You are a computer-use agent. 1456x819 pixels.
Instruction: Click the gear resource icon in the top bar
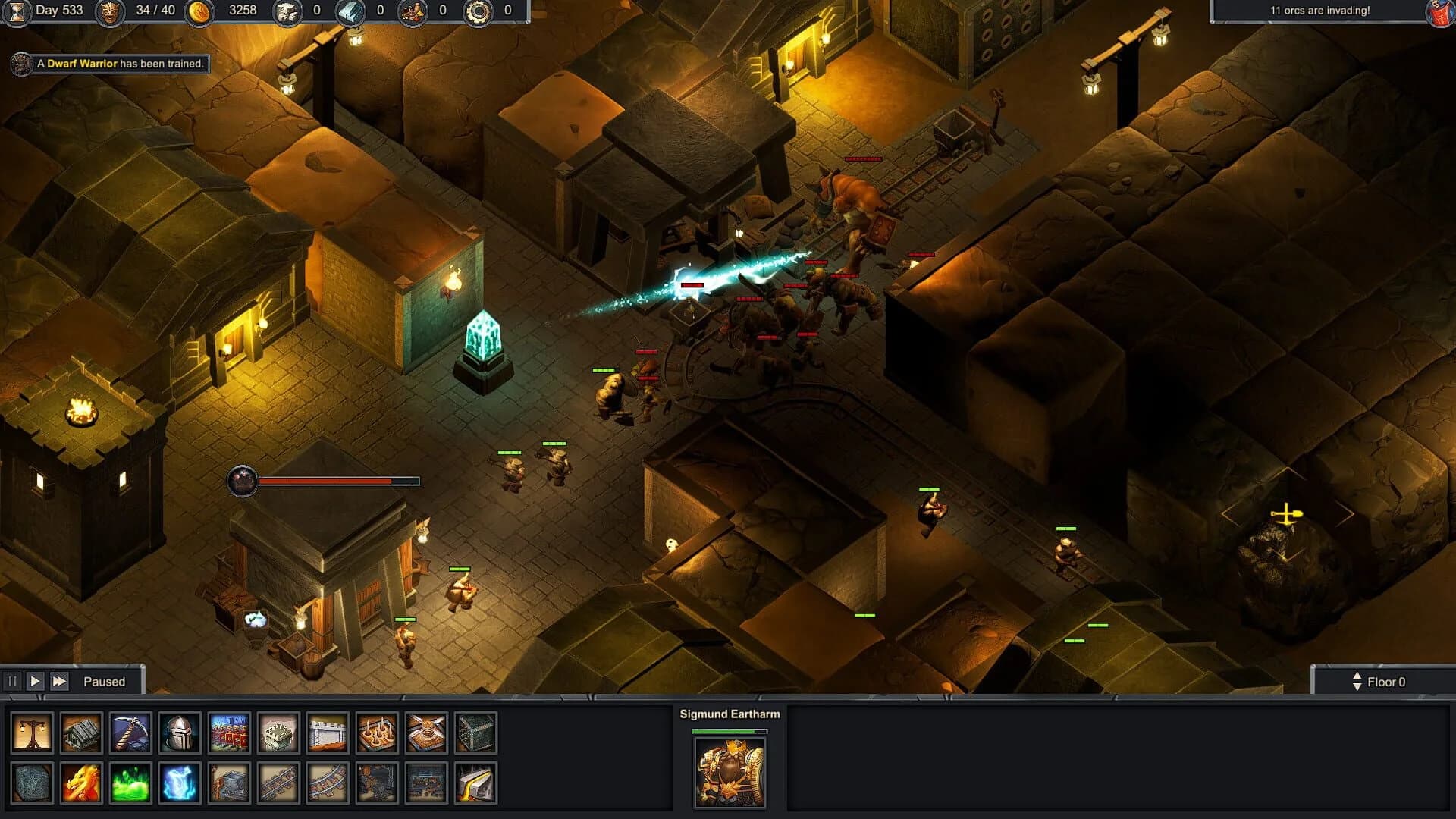478,12
